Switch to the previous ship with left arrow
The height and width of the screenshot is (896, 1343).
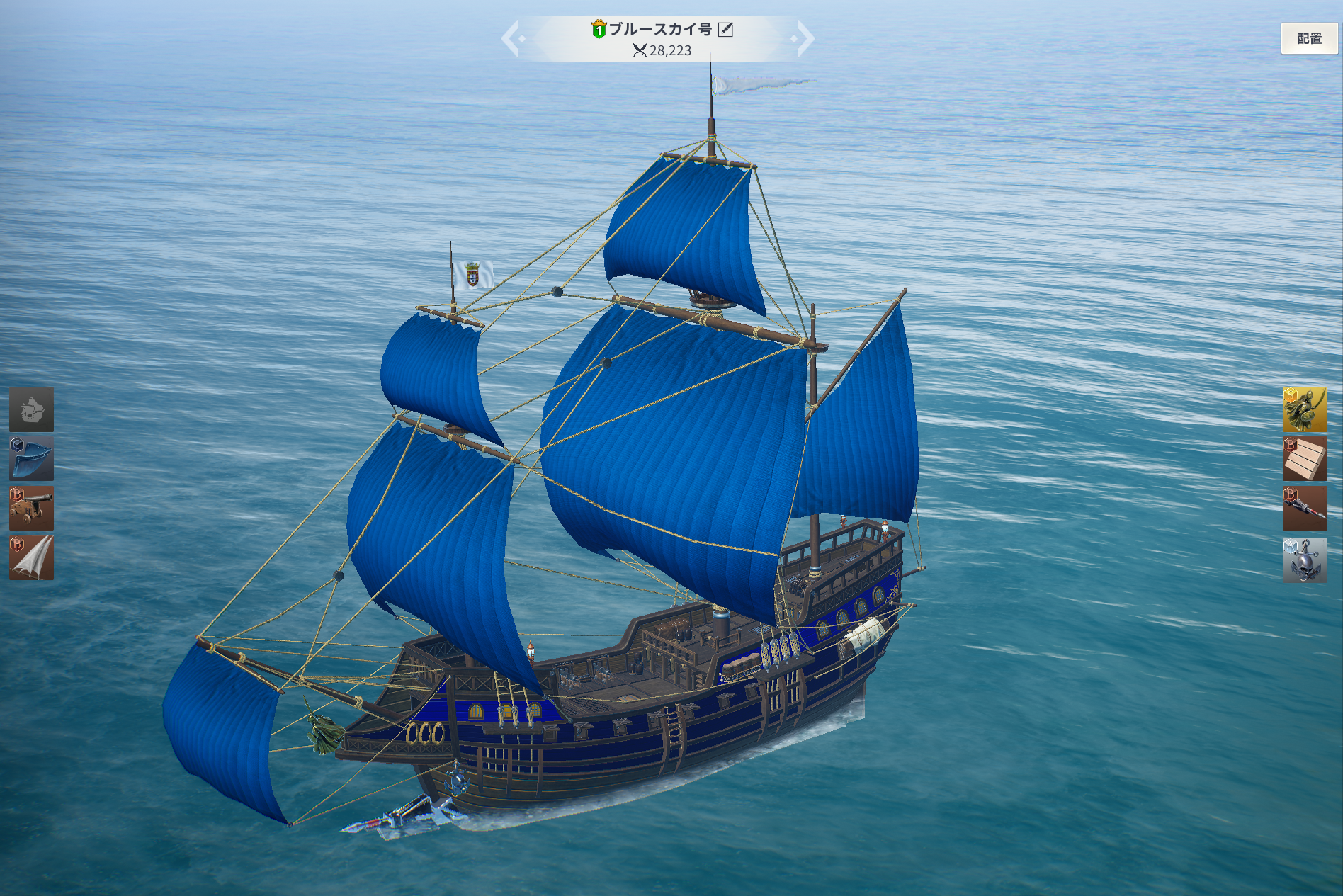(x=511, y=39)
